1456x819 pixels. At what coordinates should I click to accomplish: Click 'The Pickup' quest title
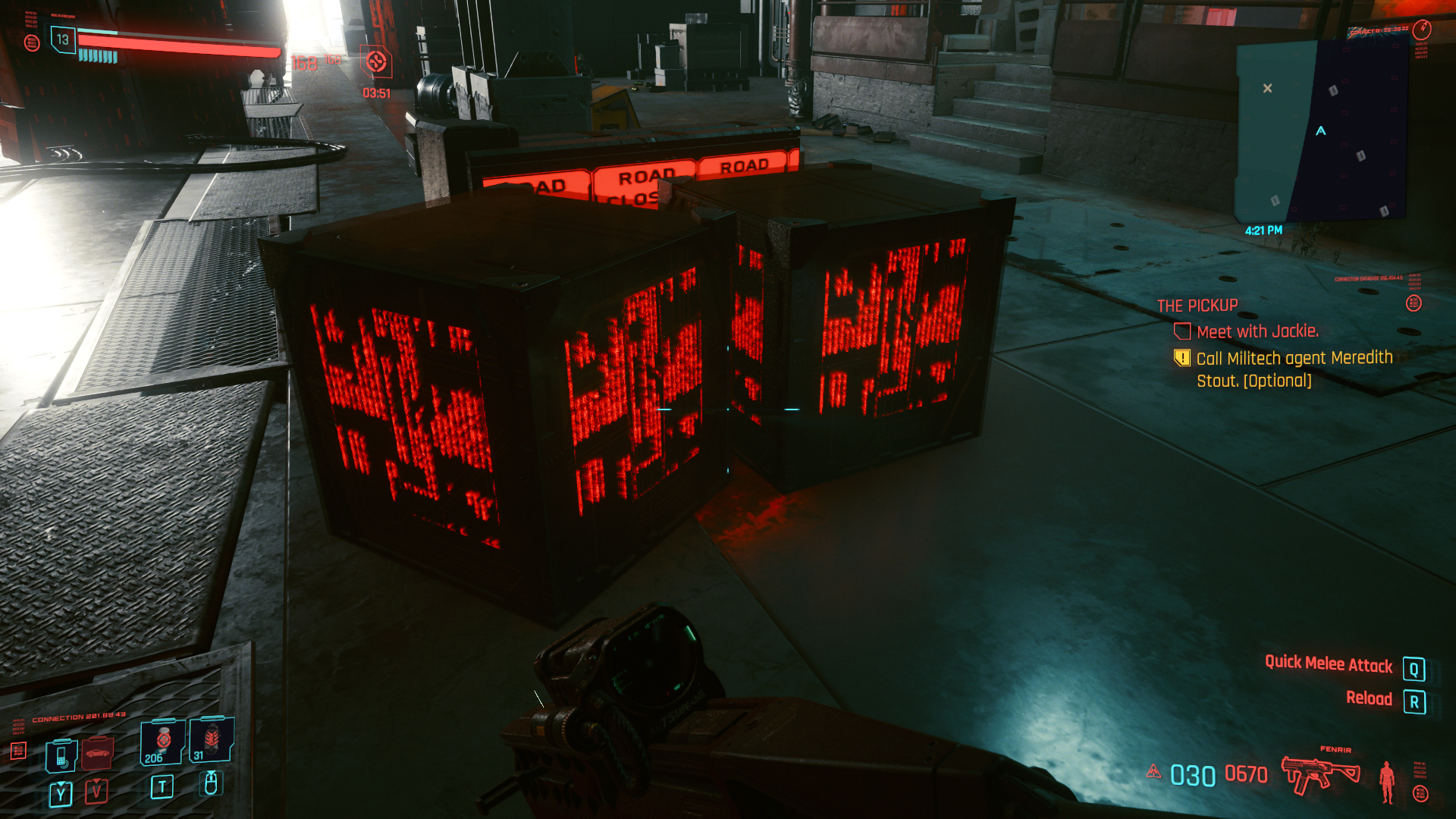pos(1197,306)
